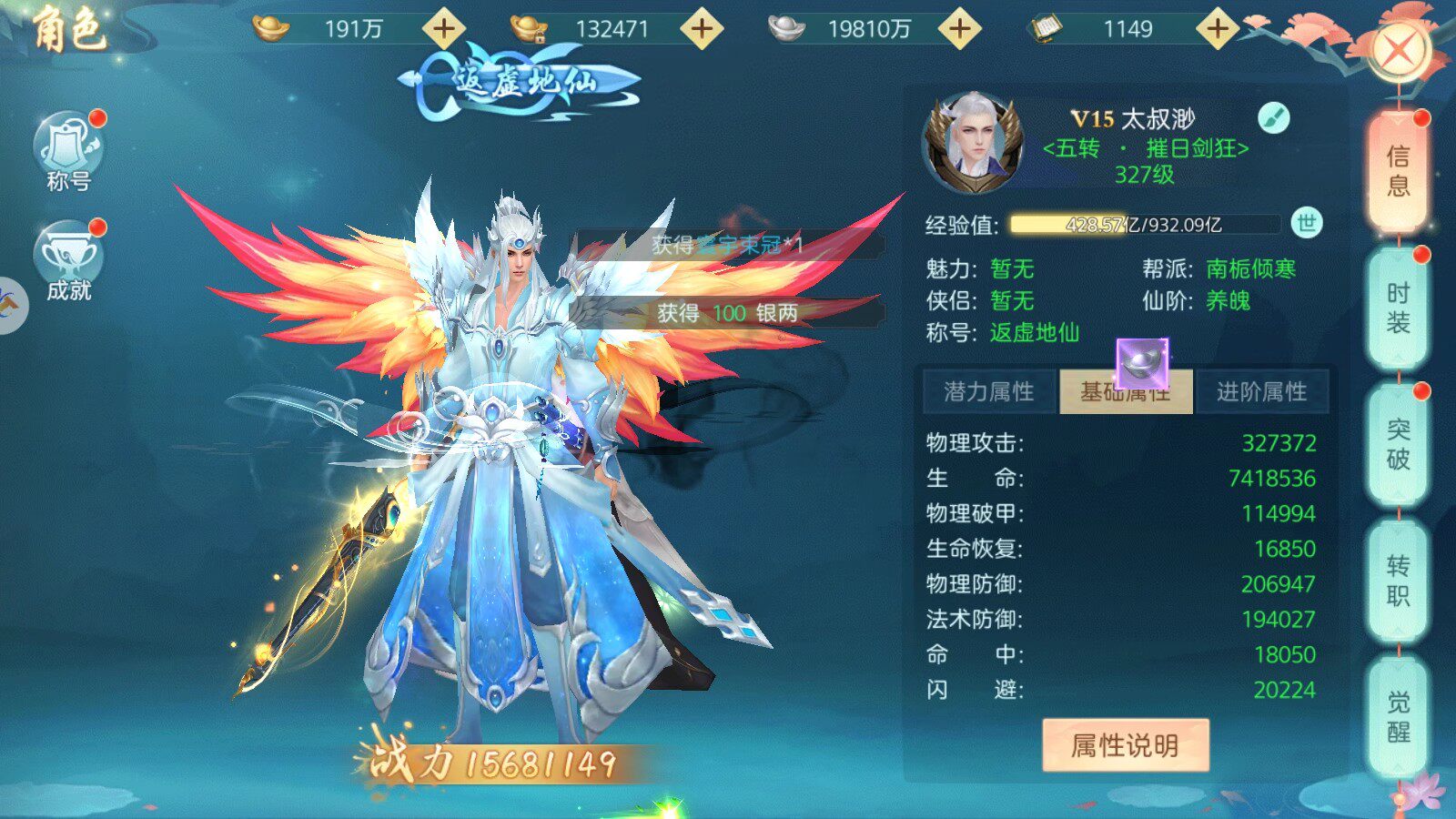
Task: Open the 突破 breakthrough tab
Action: (1398, 444)
